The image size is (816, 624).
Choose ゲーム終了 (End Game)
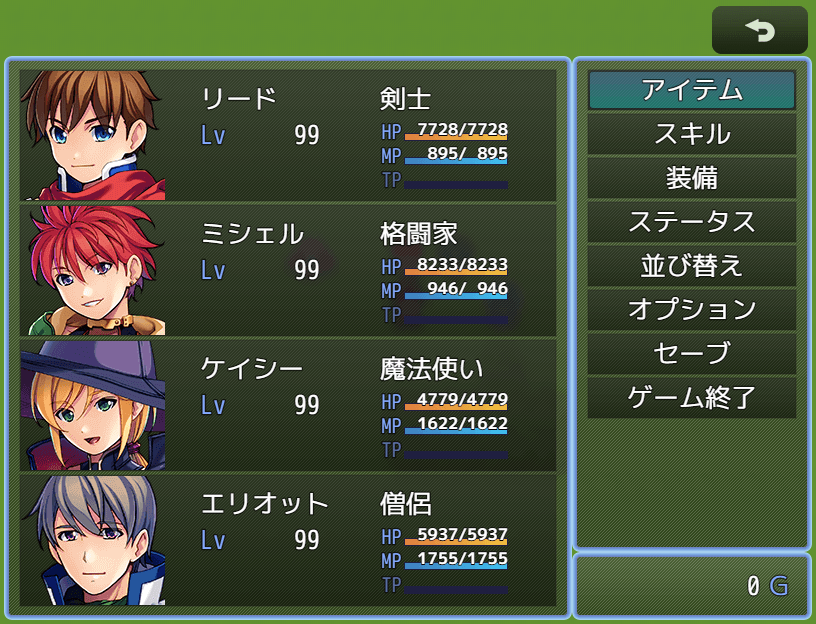[691, 398]
